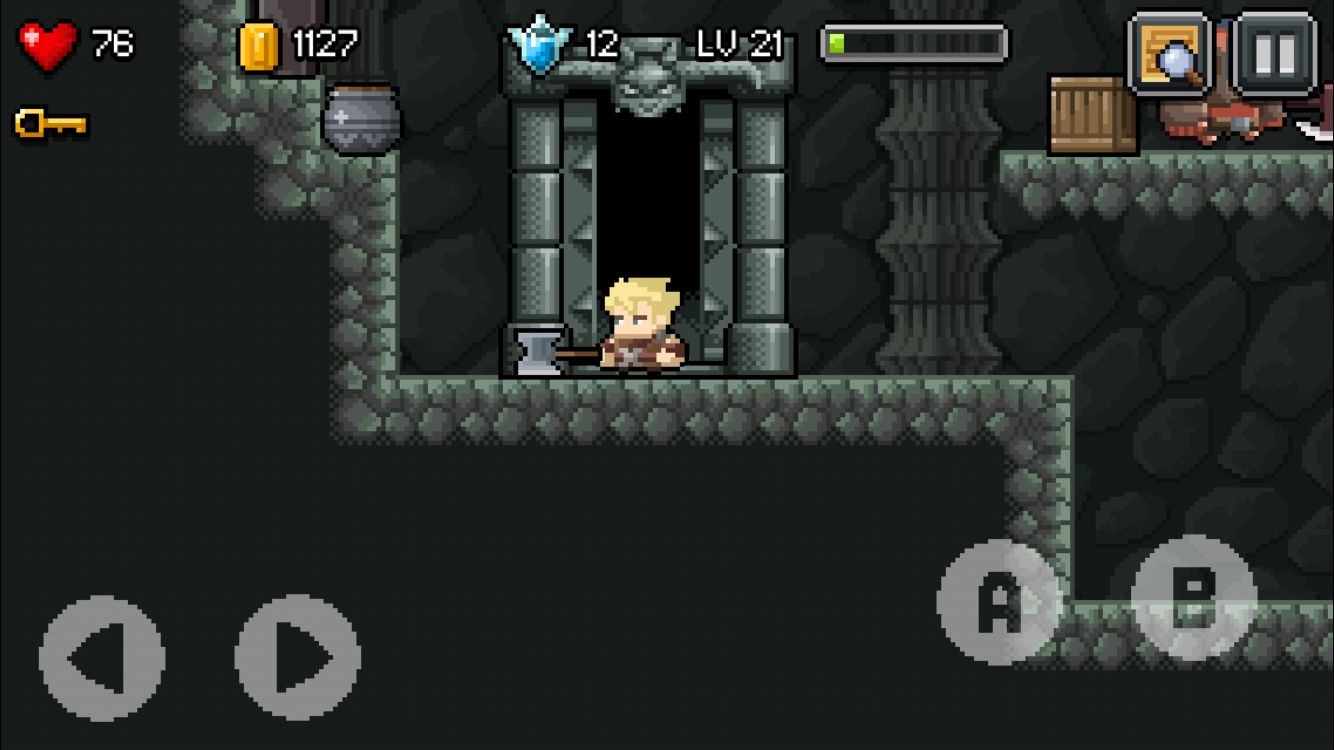Tap the move left arrow button
Screen dimensions: 1334x750
[101, 658]
